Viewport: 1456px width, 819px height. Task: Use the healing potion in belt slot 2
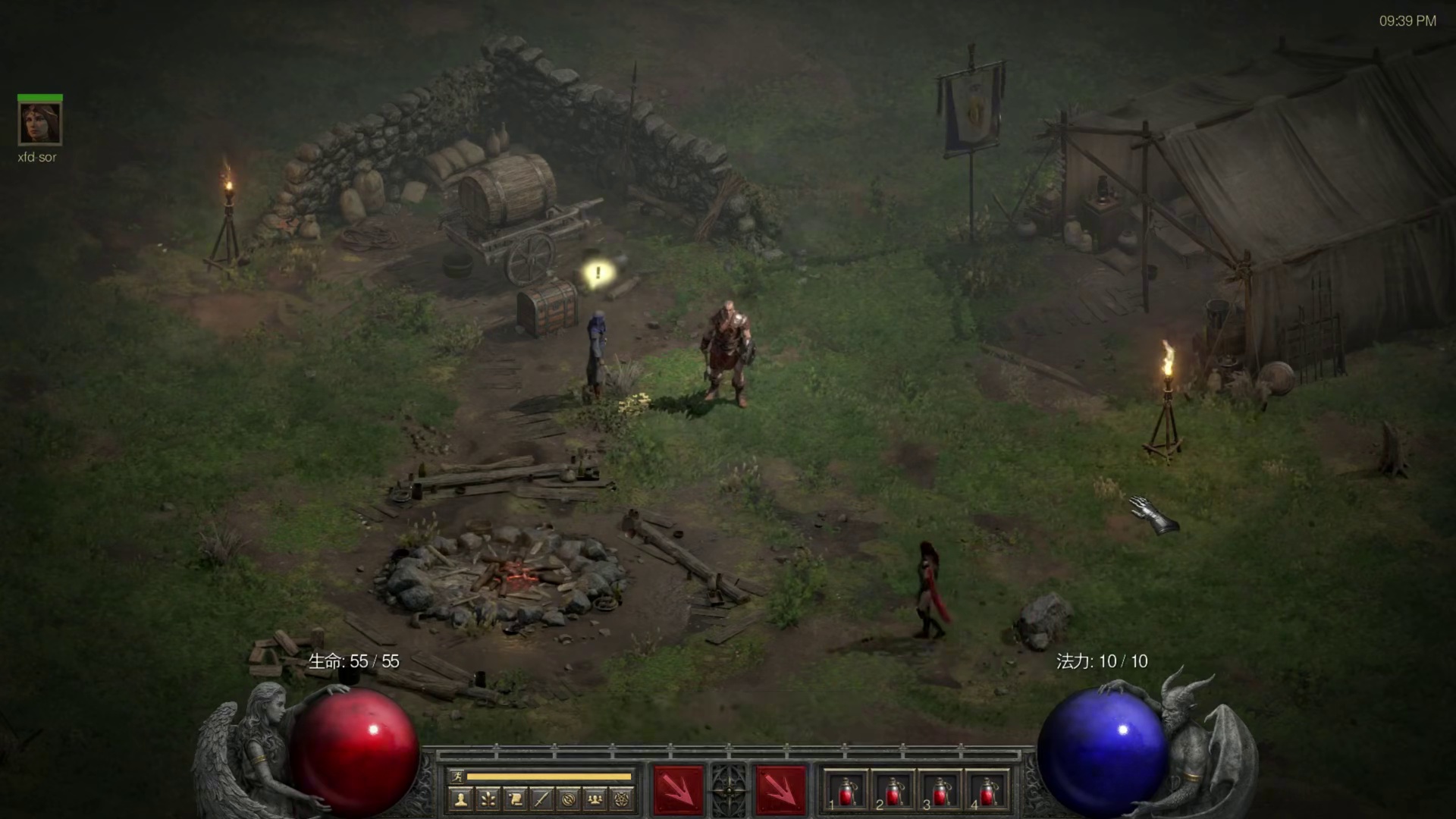(x=894, y=792)
